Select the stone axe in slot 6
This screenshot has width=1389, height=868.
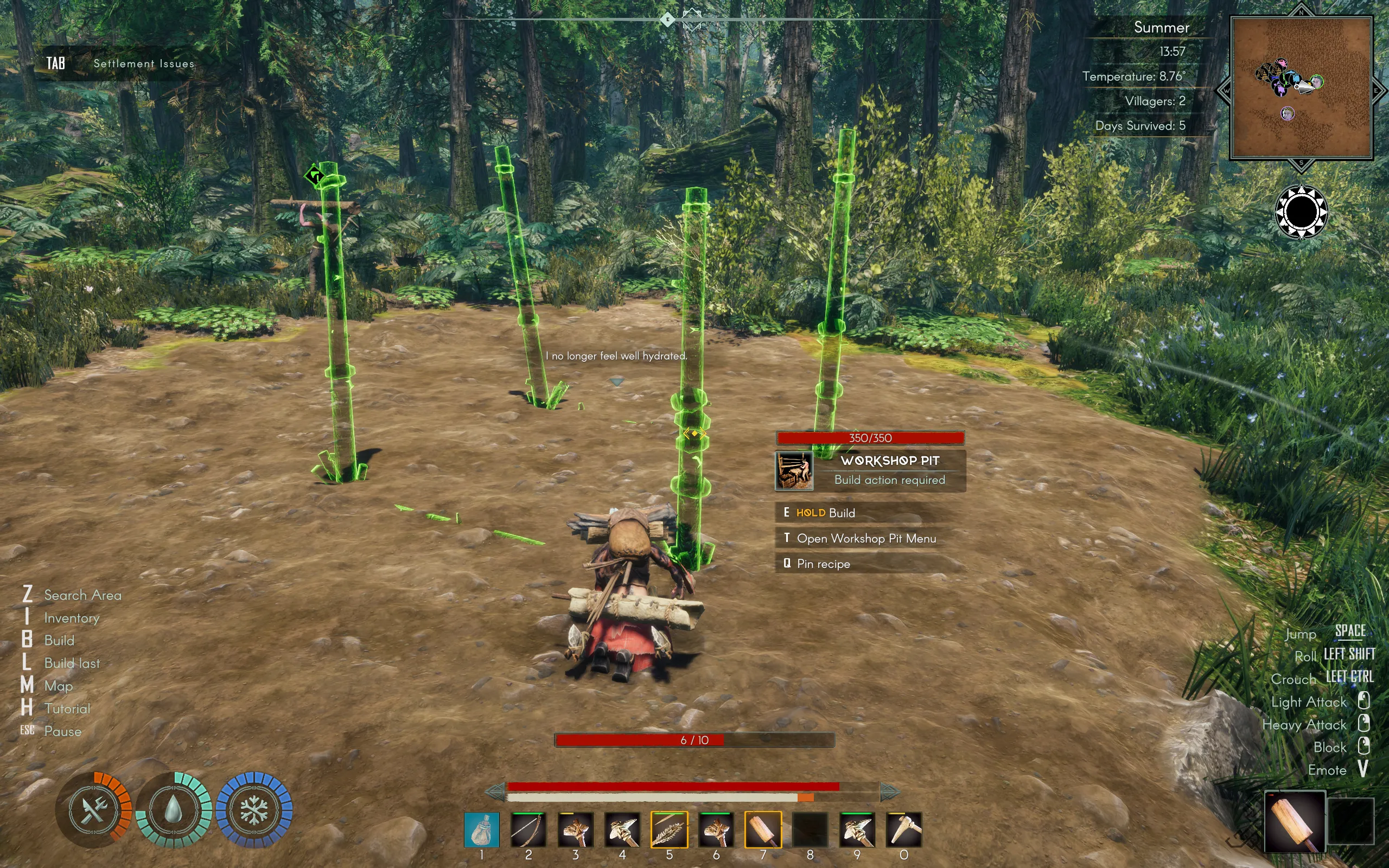click(x=716, y=829)
